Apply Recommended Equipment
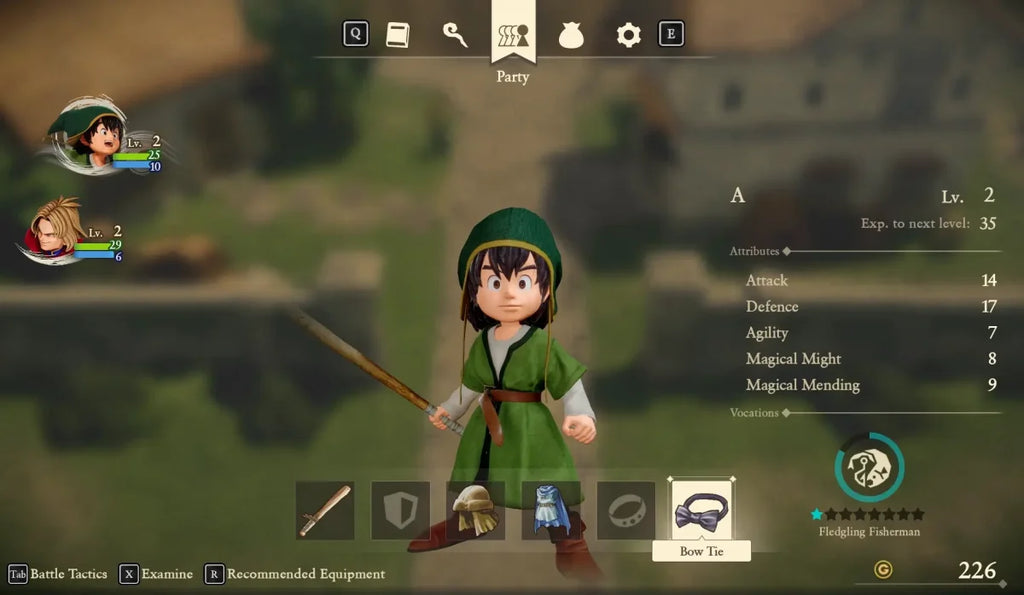 point(295,574)
